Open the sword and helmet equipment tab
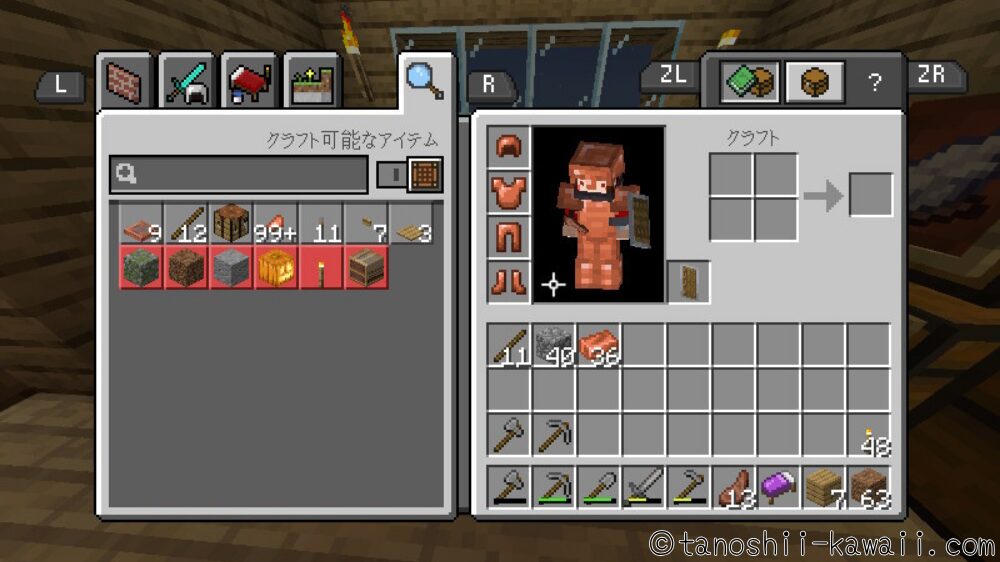Screen dimensions: 1000x562 point(186,83)
